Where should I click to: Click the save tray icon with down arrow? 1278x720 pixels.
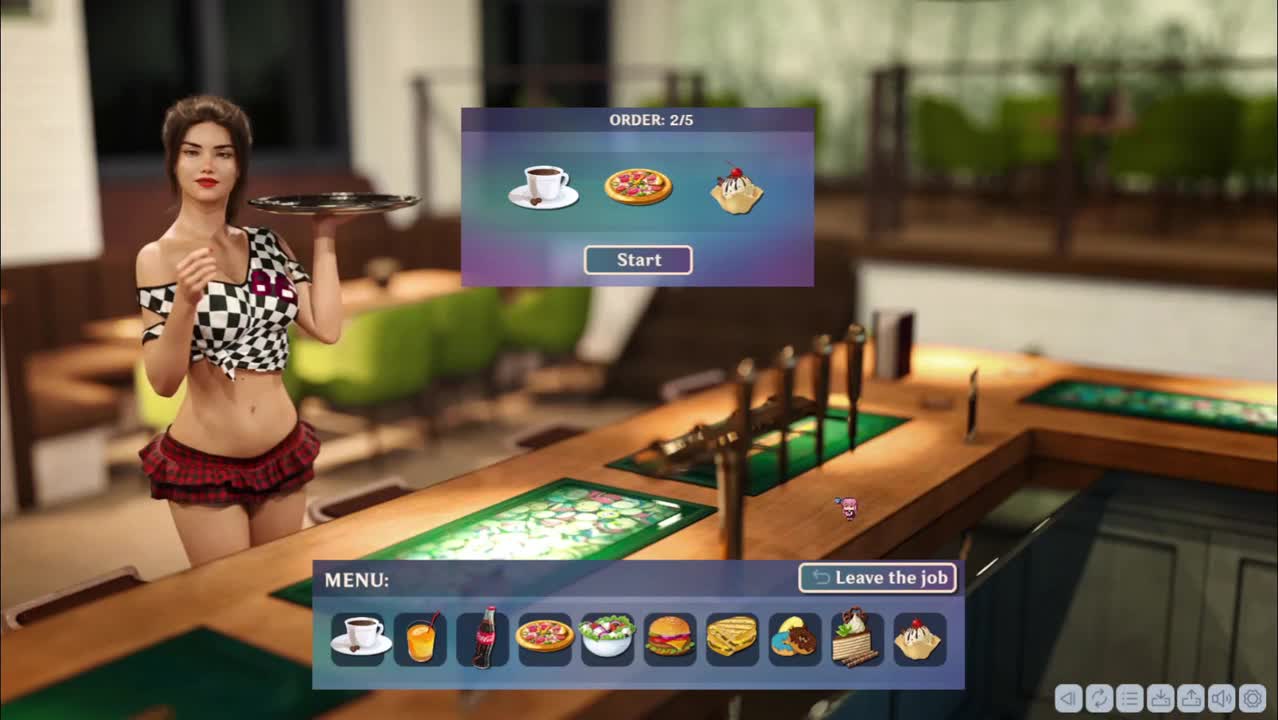(1160, 698)
